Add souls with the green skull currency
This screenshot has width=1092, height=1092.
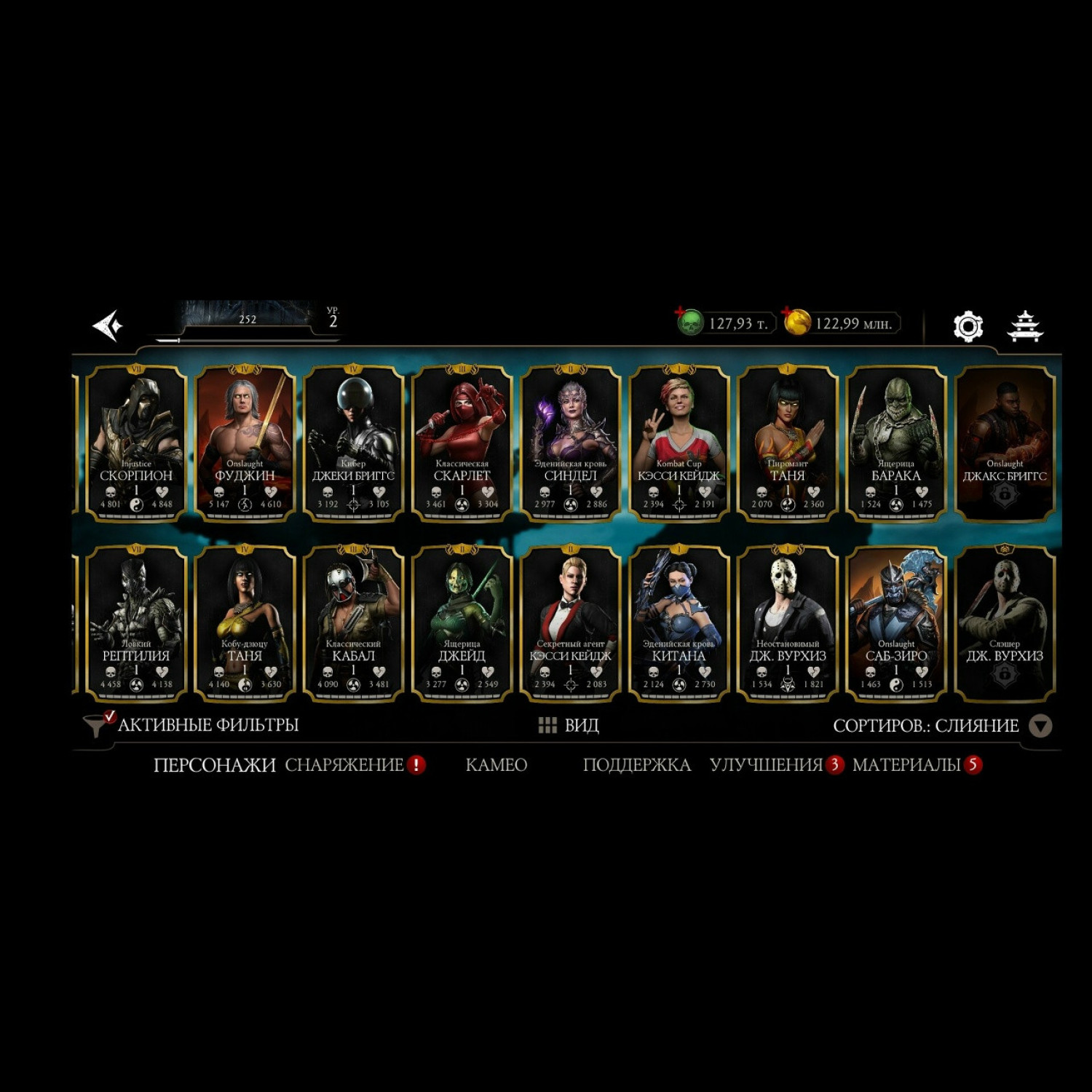click(689, 323)
